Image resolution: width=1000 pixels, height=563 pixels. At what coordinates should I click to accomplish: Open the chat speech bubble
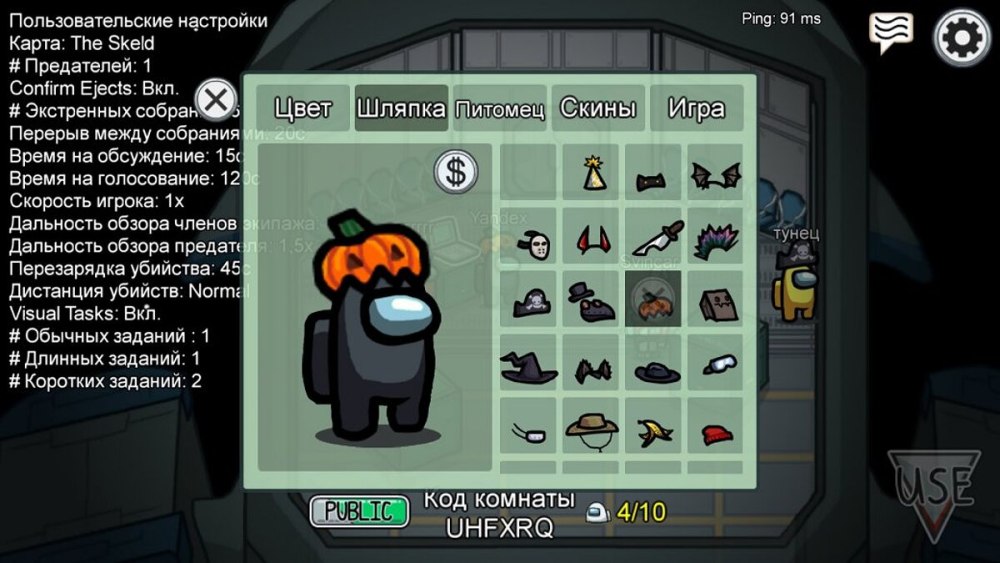coord(890,33)
